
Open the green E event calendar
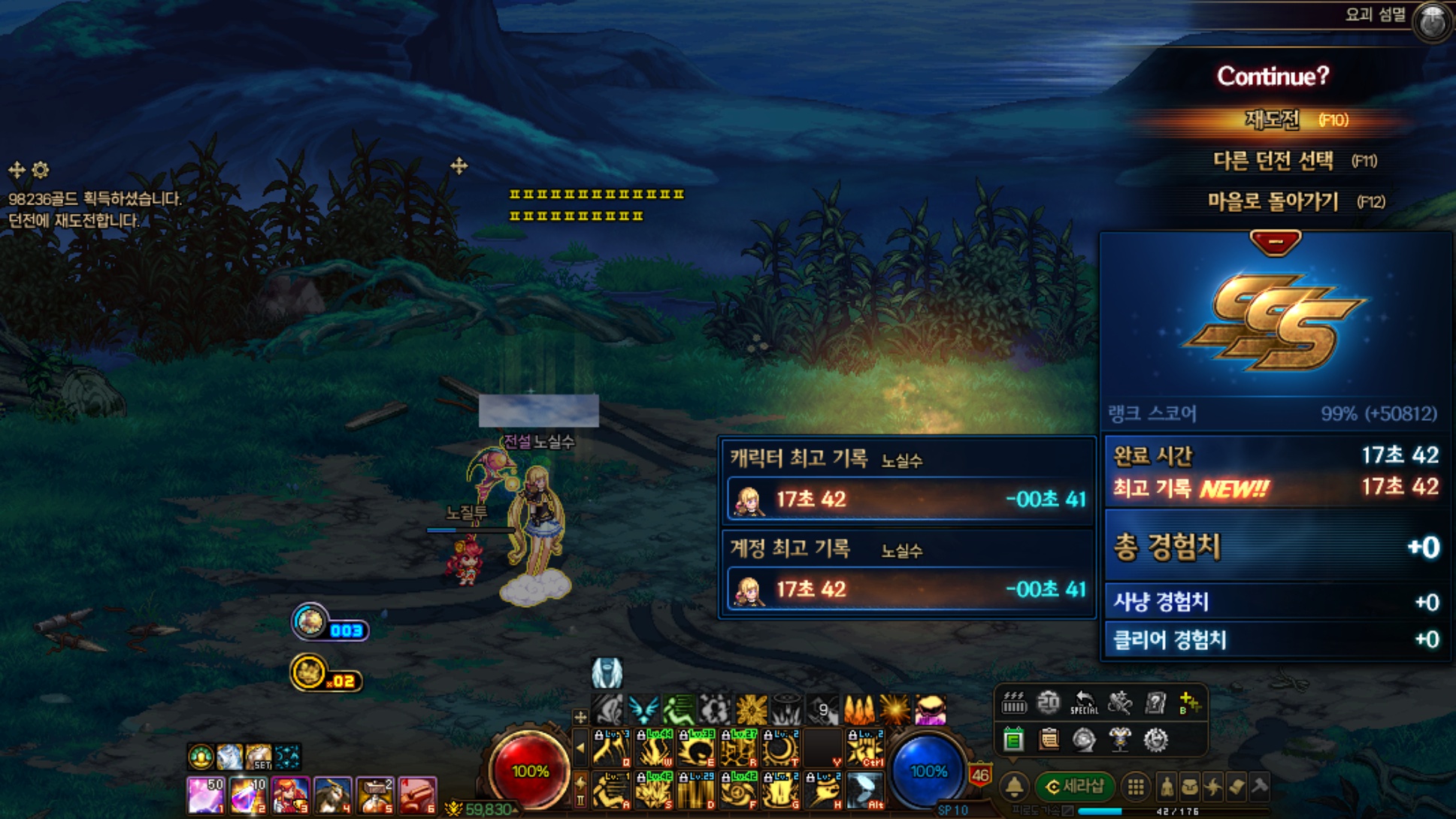(x=1013, y=740)
